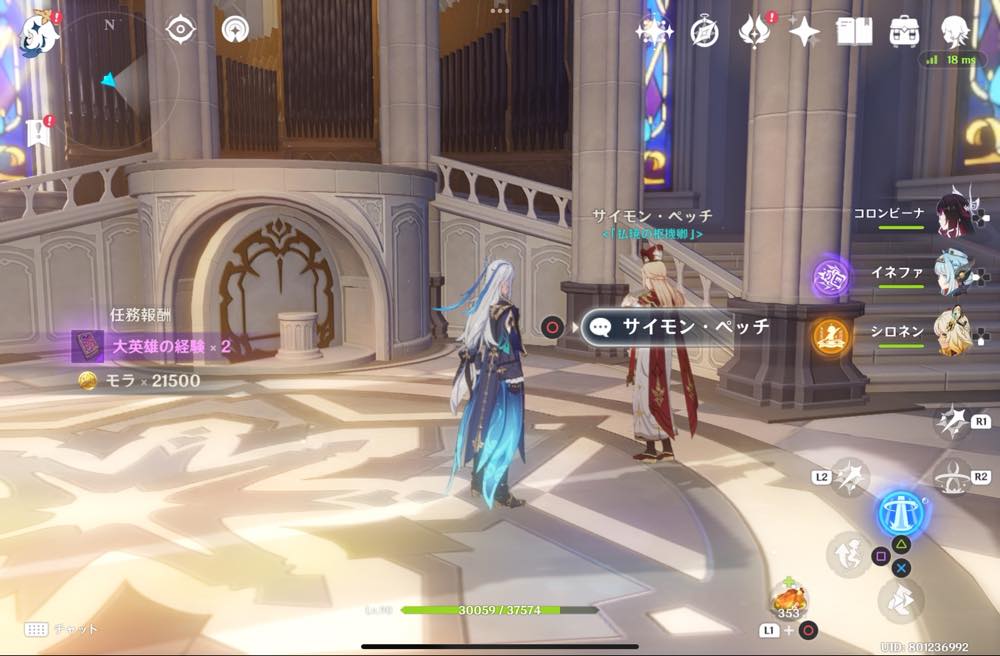Open the Wish star-cluster icon
1000x656 pixels.
(654, 32)
